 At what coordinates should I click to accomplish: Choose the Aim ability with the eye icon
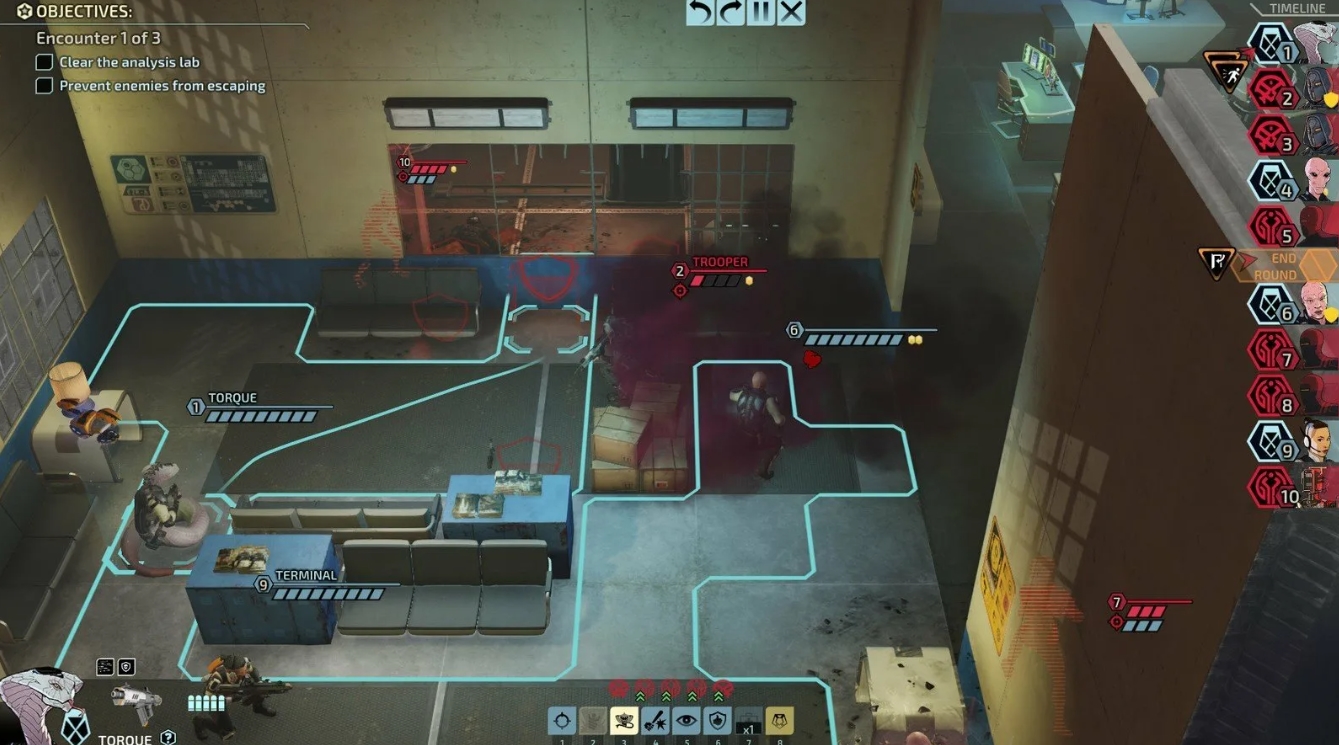coord(687,720)
